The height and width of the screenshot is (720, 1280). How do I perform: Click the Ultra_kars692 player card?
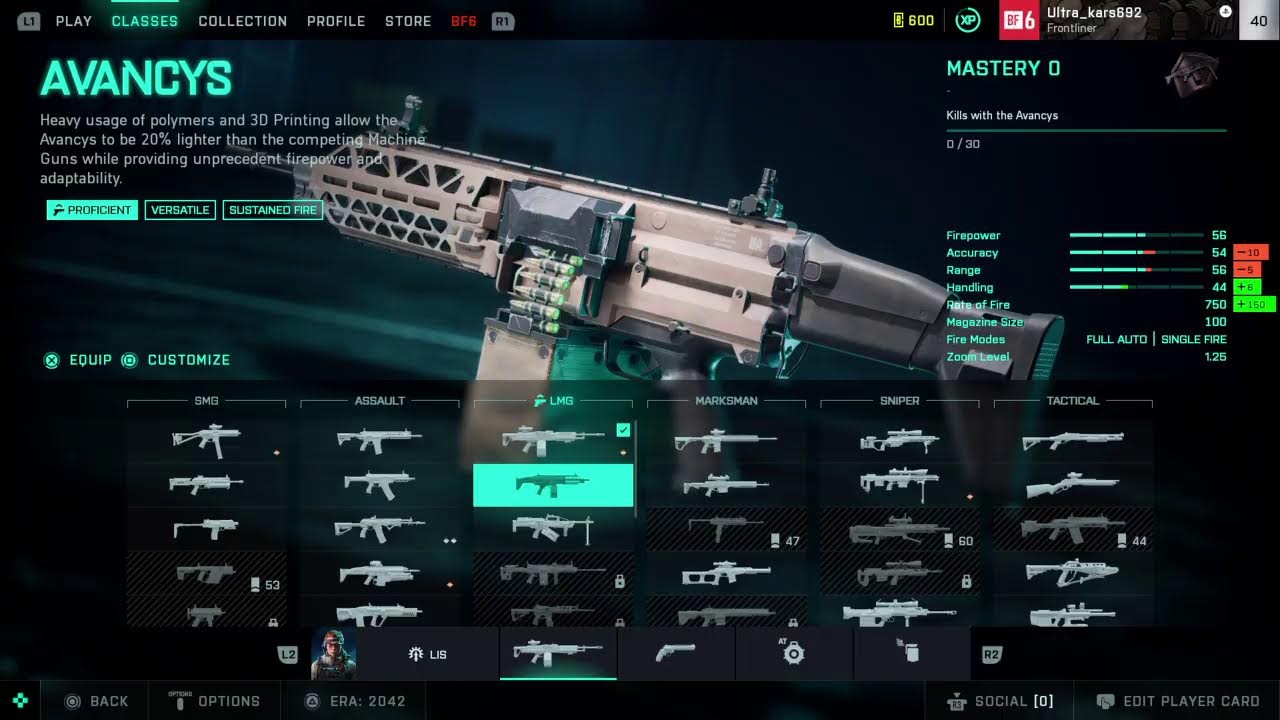[1120, 20]
